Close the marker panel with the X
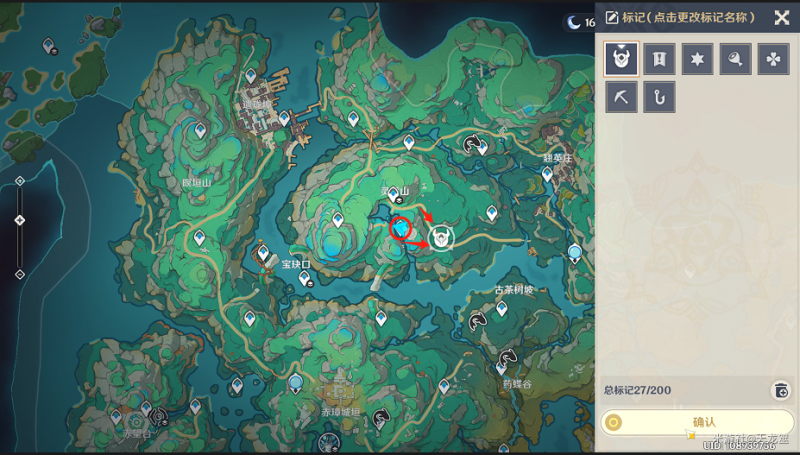Viewport: 800px width, 455px height. click(781, 17)
